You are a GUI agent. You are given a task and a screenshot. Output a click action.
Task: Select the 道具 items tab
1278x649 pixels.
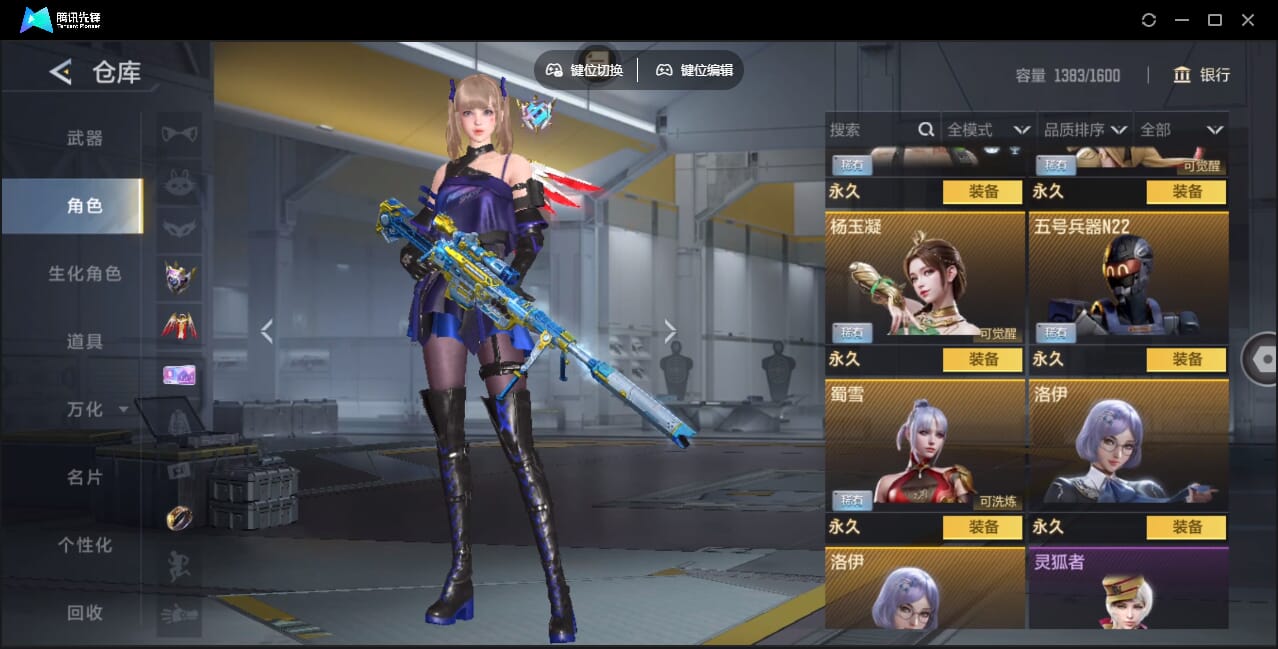pyautogui.click(x=85, y=341)
